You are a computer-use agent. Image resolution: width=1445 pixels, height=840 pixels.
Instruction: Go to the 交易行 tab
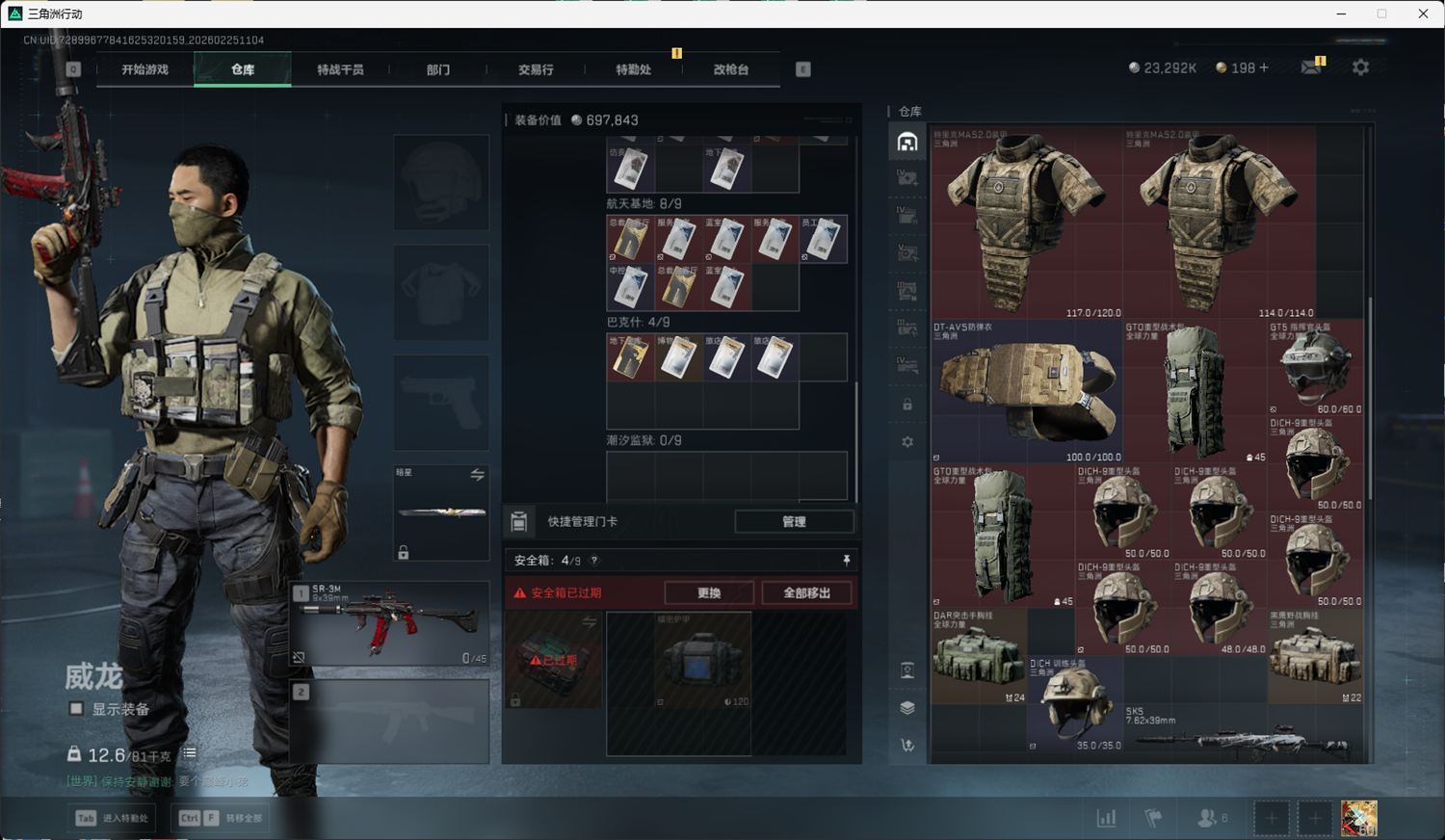(x=536, y=69)
